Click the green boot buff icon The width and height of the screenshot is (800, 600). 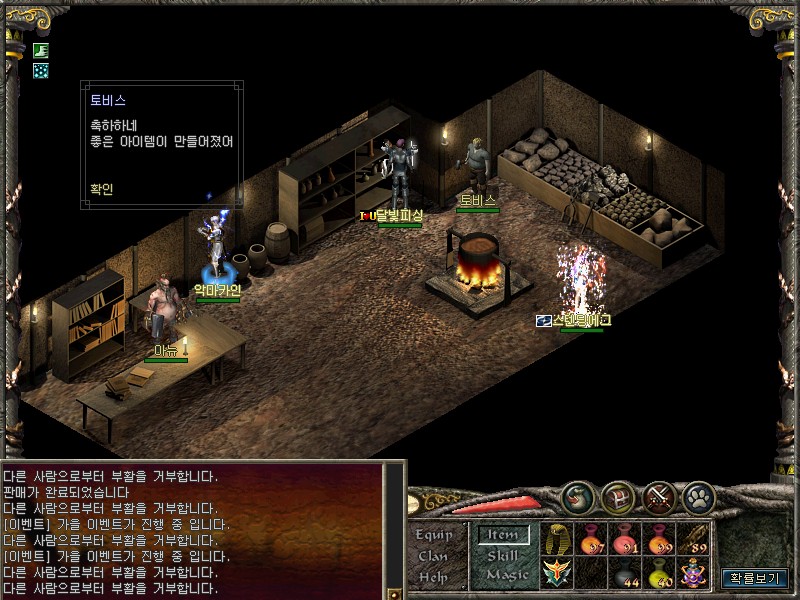(x=41, y=50)
